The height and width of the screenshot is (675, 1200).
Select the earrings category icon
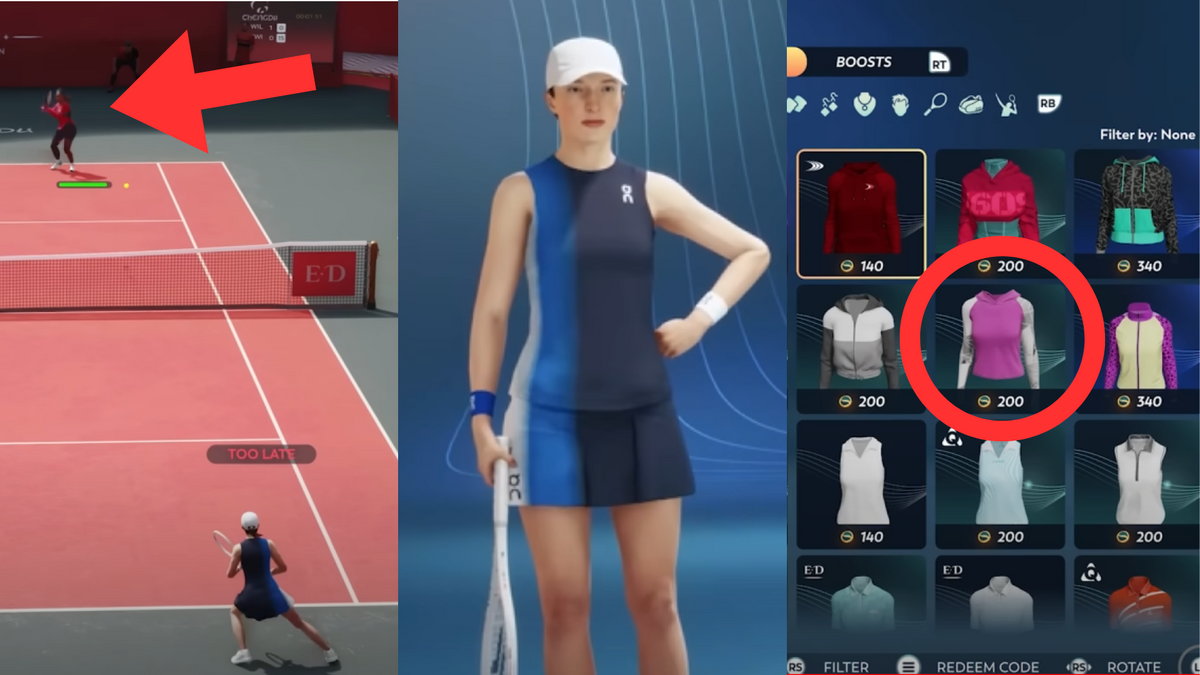coord(830,103)
